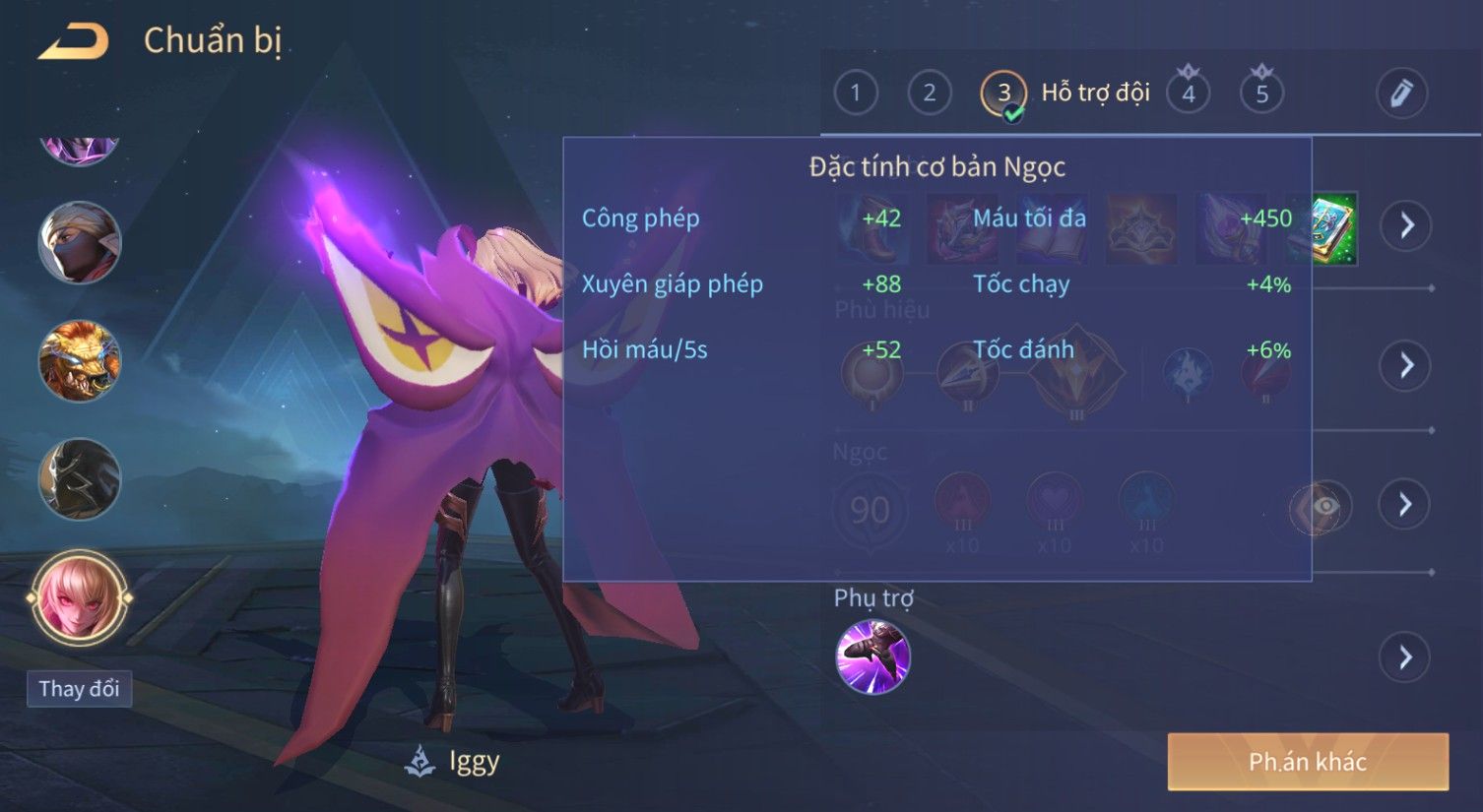Expand the Phù hiệu section arrow
Viewport: 1483px width, 812px height.
[1405, 365]
